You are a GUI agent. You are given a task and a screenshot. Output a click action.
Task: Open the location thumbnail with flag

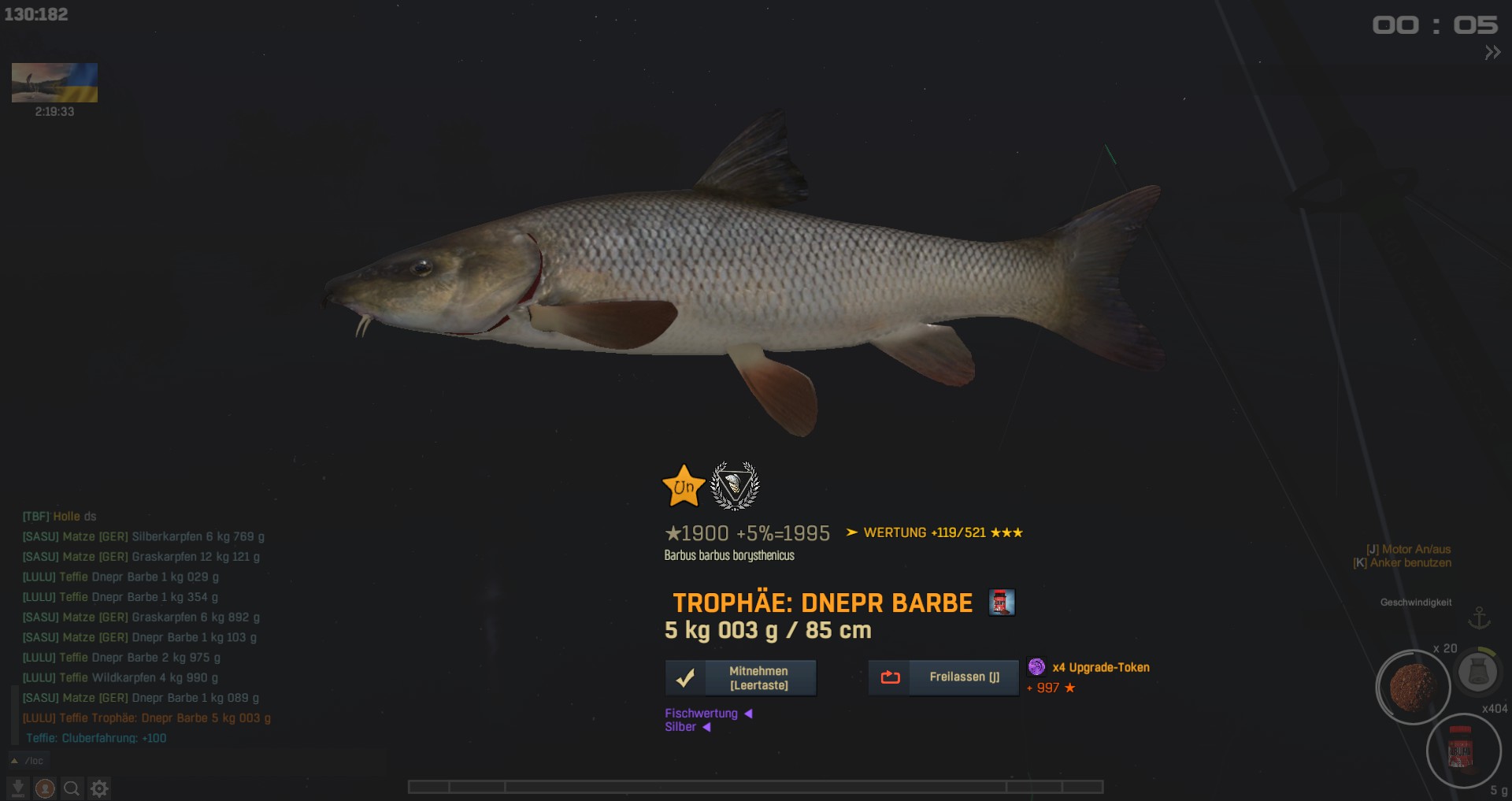click(x=54, y=83)
